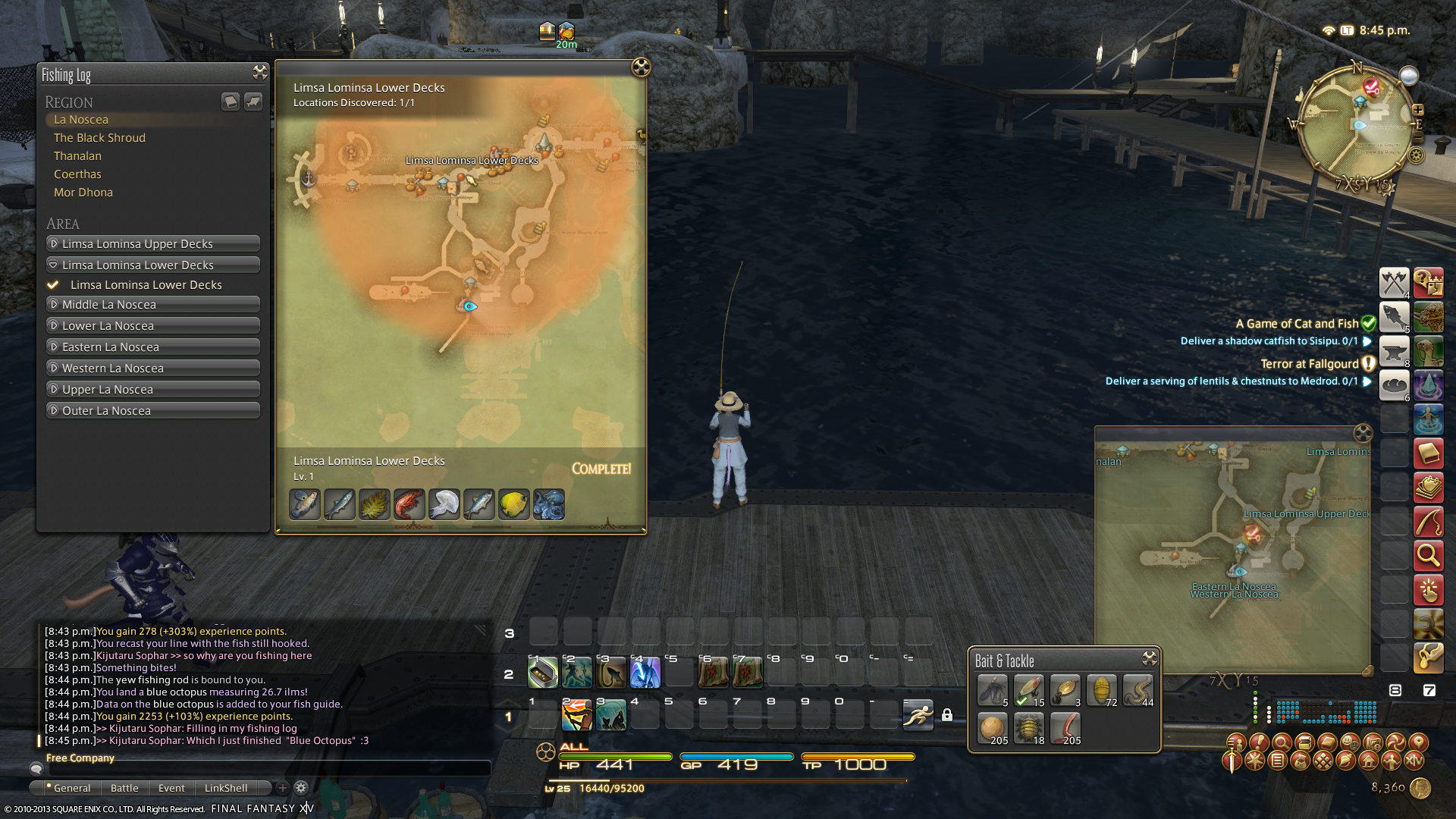Close the Bait & Tackle window
1456x819 pixels.
(x=1150, y=658)
